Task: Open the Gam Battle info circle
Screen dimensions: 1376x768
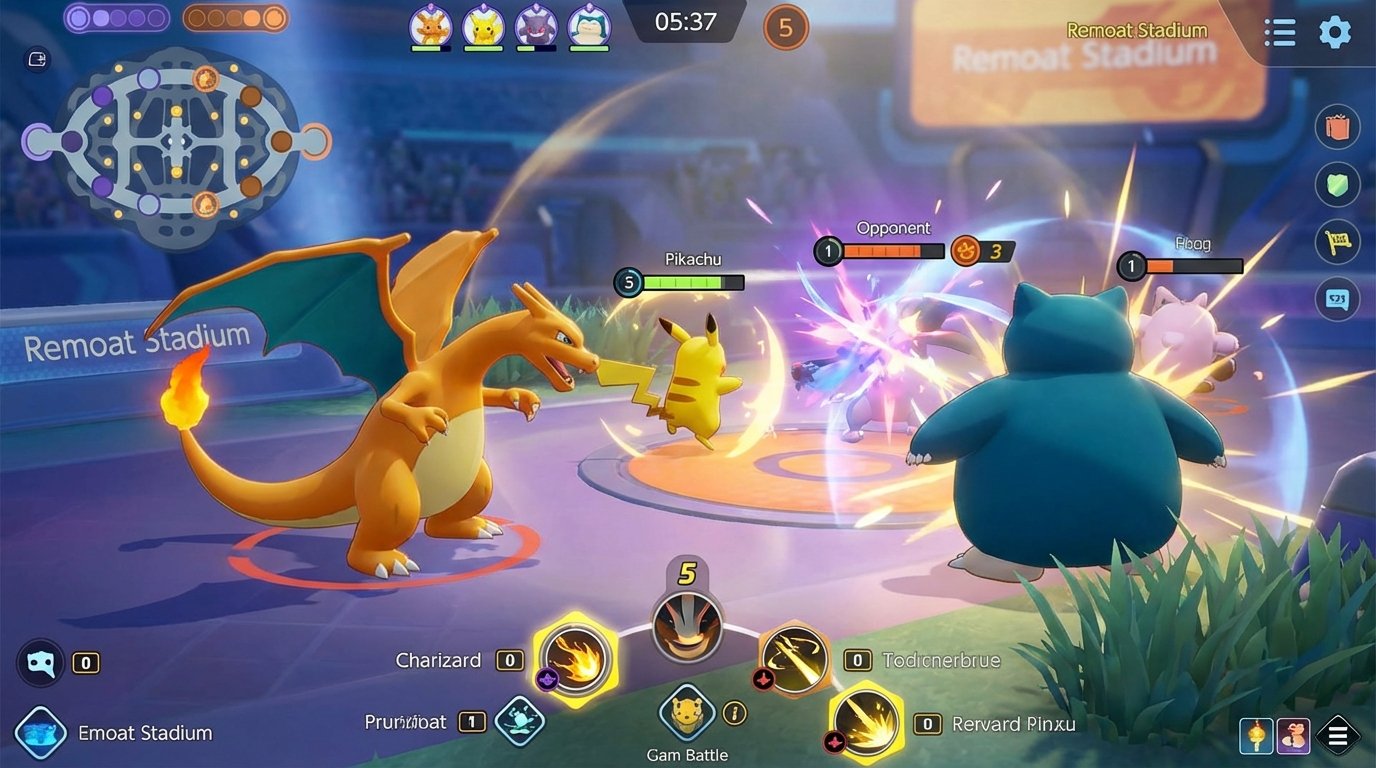Action: (x=734, y=714)
